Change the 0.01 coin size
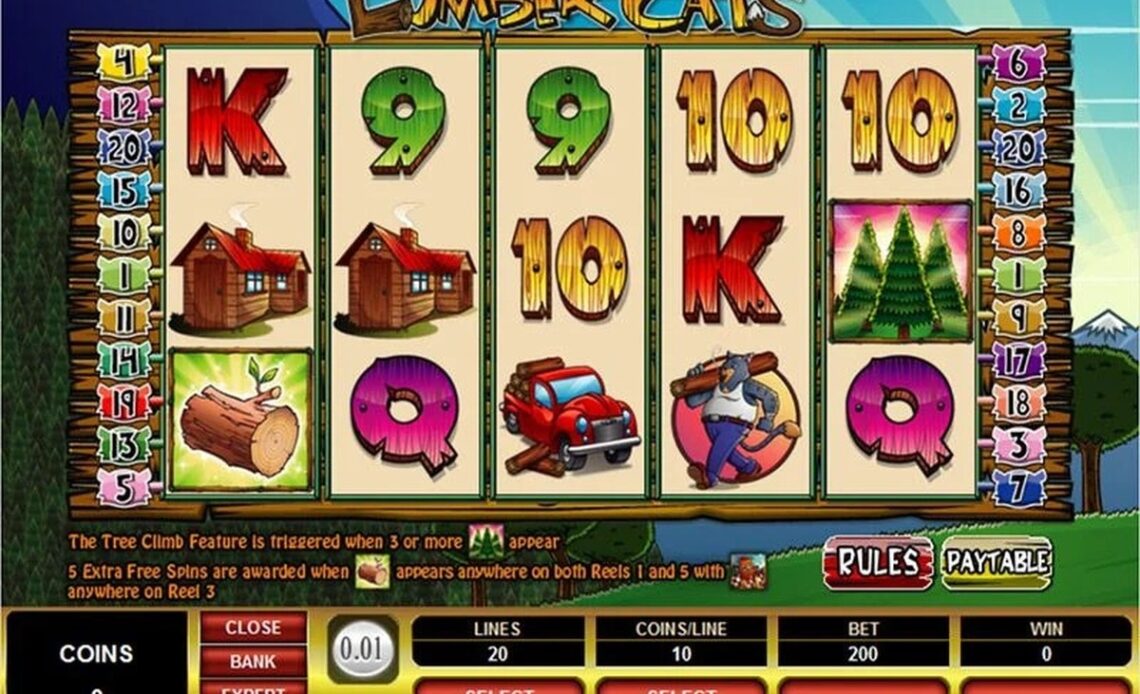 tap(362, 649)
